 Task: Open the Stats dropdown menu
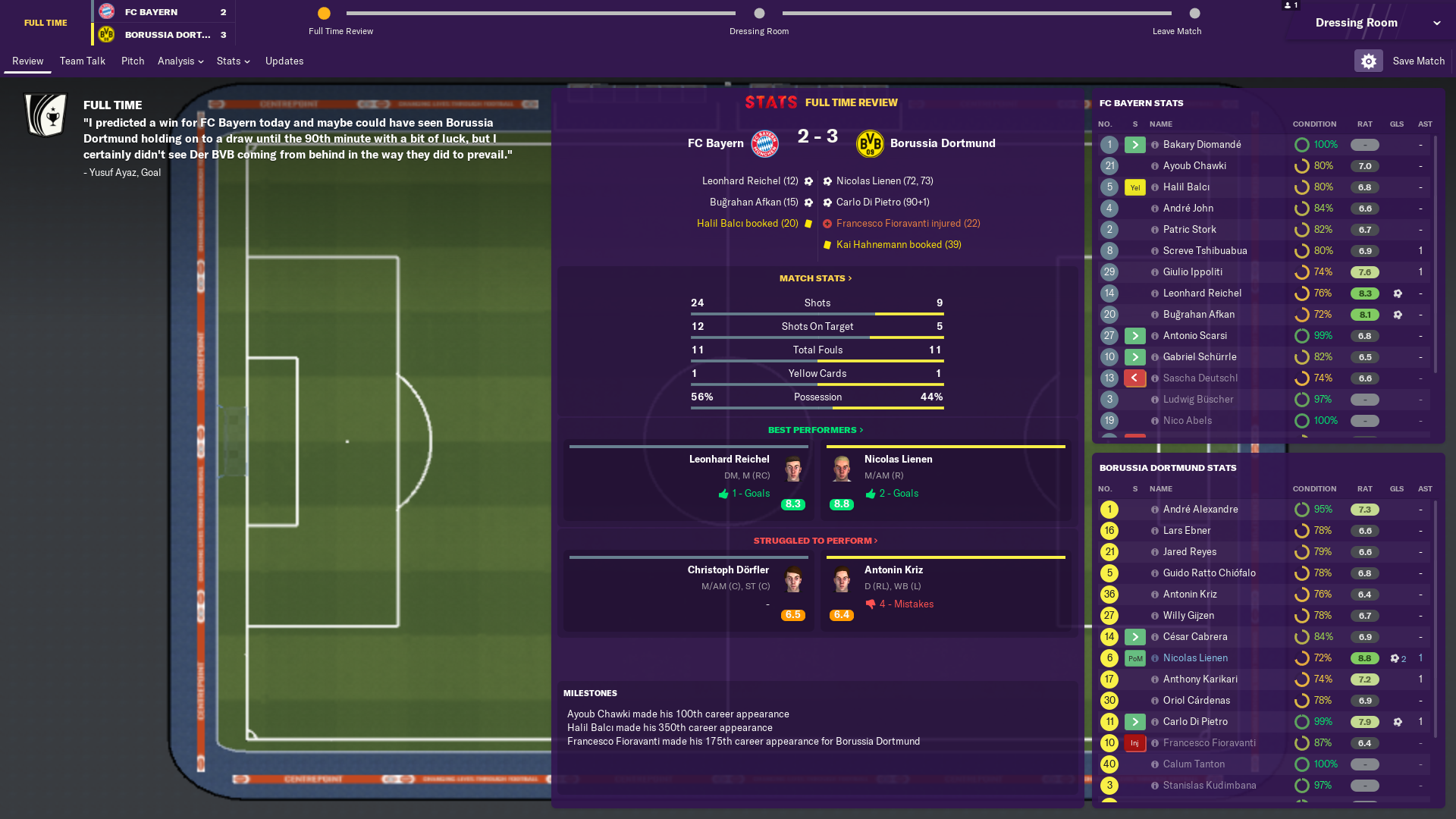point(233,61)
